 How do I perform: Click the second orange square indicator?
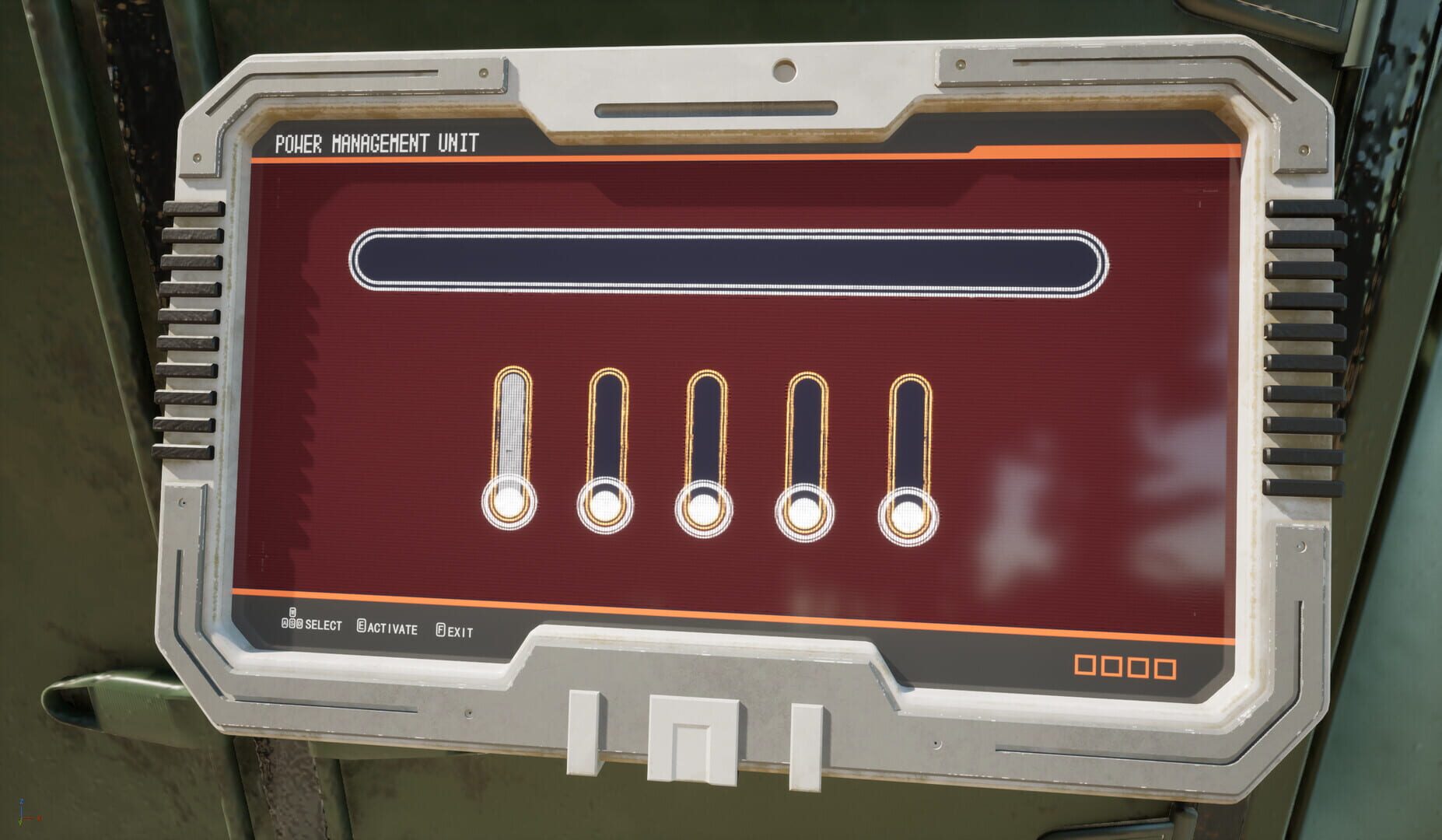point(1111,667)
